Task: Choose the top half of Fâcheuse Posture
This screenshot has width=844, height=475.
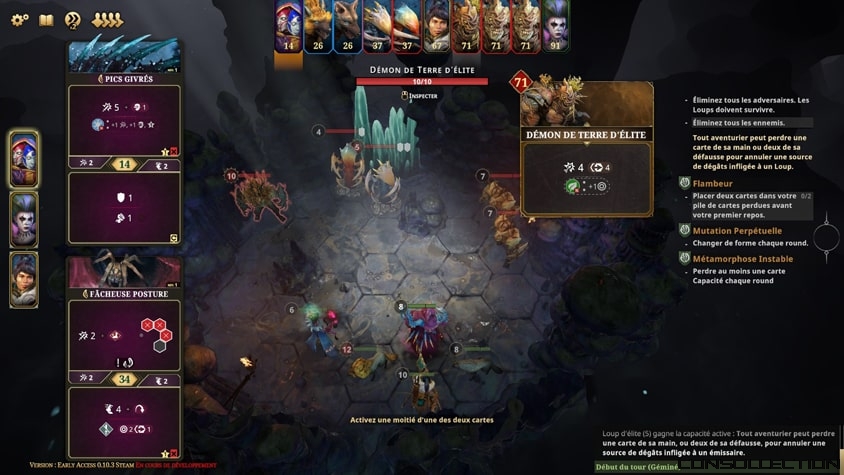Action: [124, 335]
